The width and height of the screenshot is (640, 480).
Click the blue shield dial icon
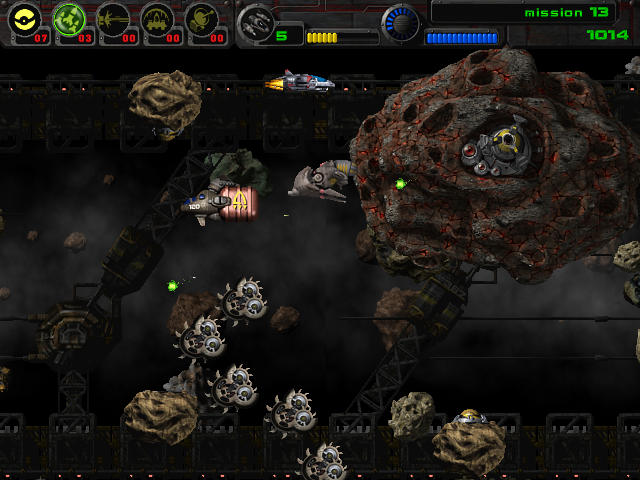tap(401, 22)
